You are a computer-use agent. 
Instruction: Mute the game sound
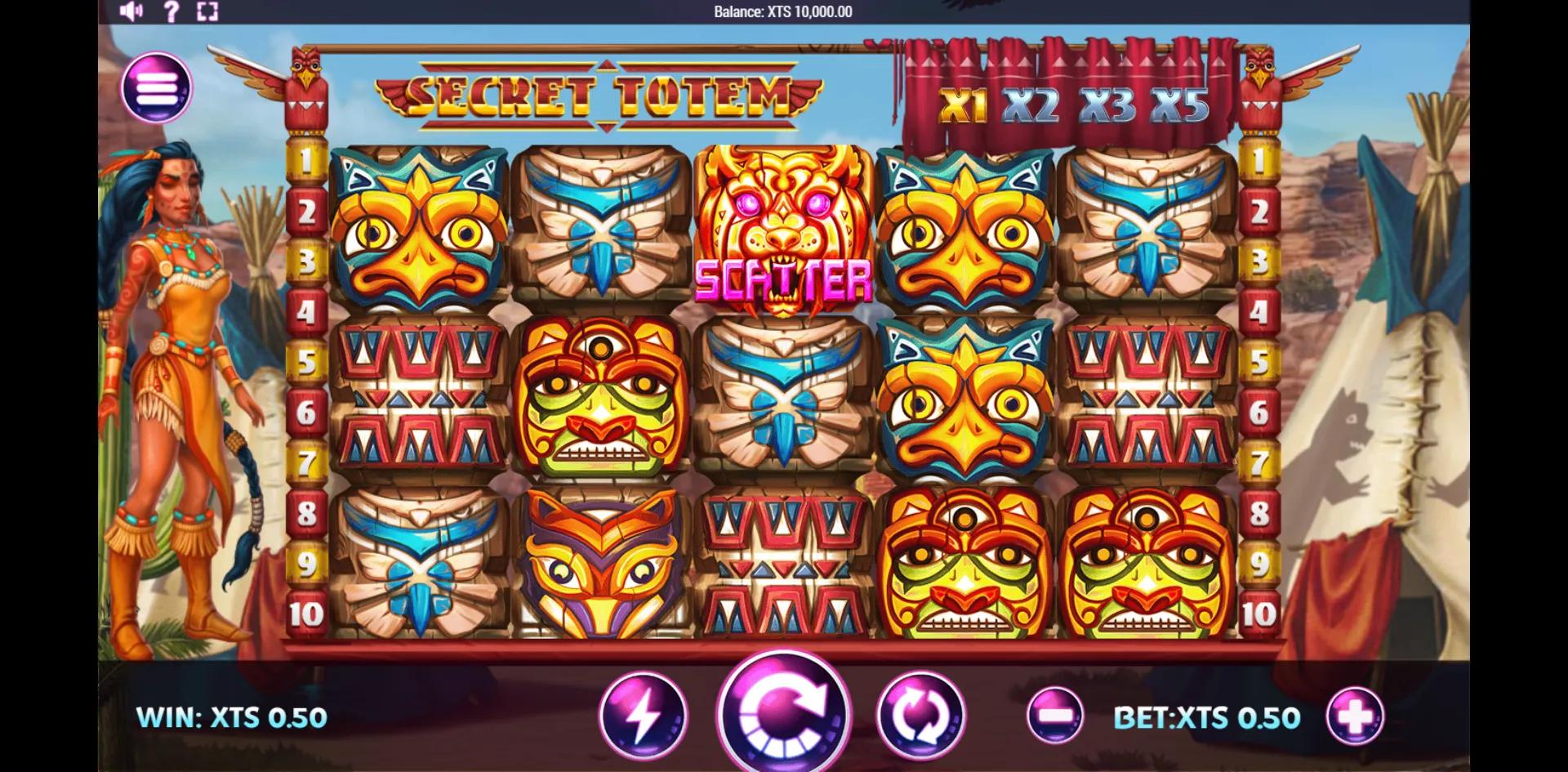click(x=131, y=11)
